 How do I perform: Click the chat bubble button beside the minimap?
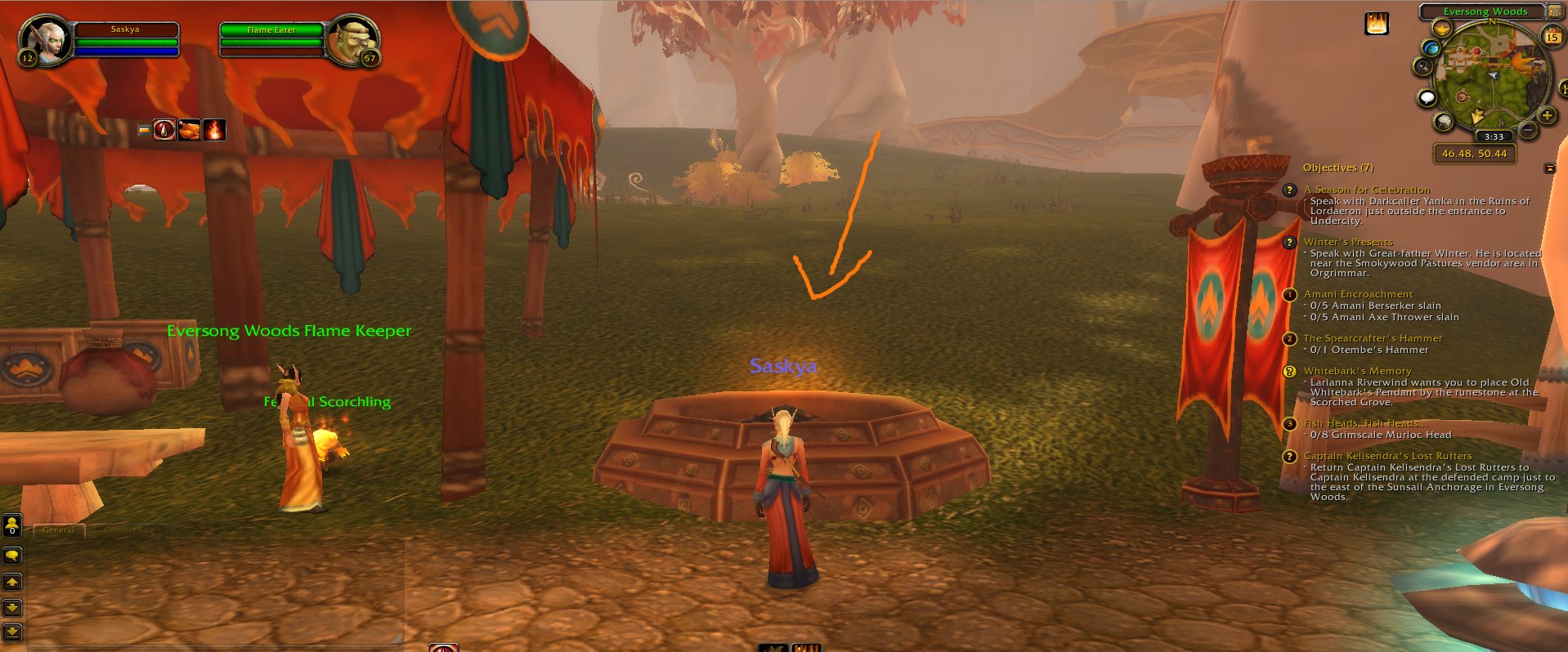tap(1427, 97)
